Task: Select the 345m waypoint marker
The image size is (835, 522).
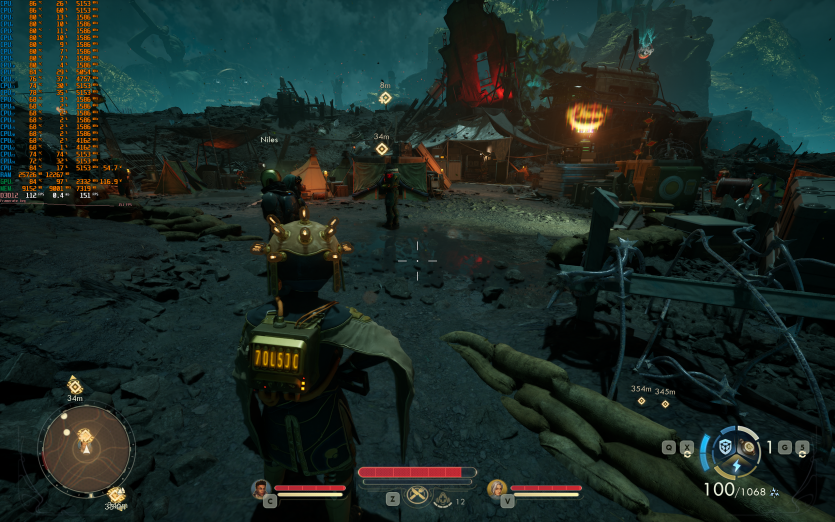Action: point(665,403)
